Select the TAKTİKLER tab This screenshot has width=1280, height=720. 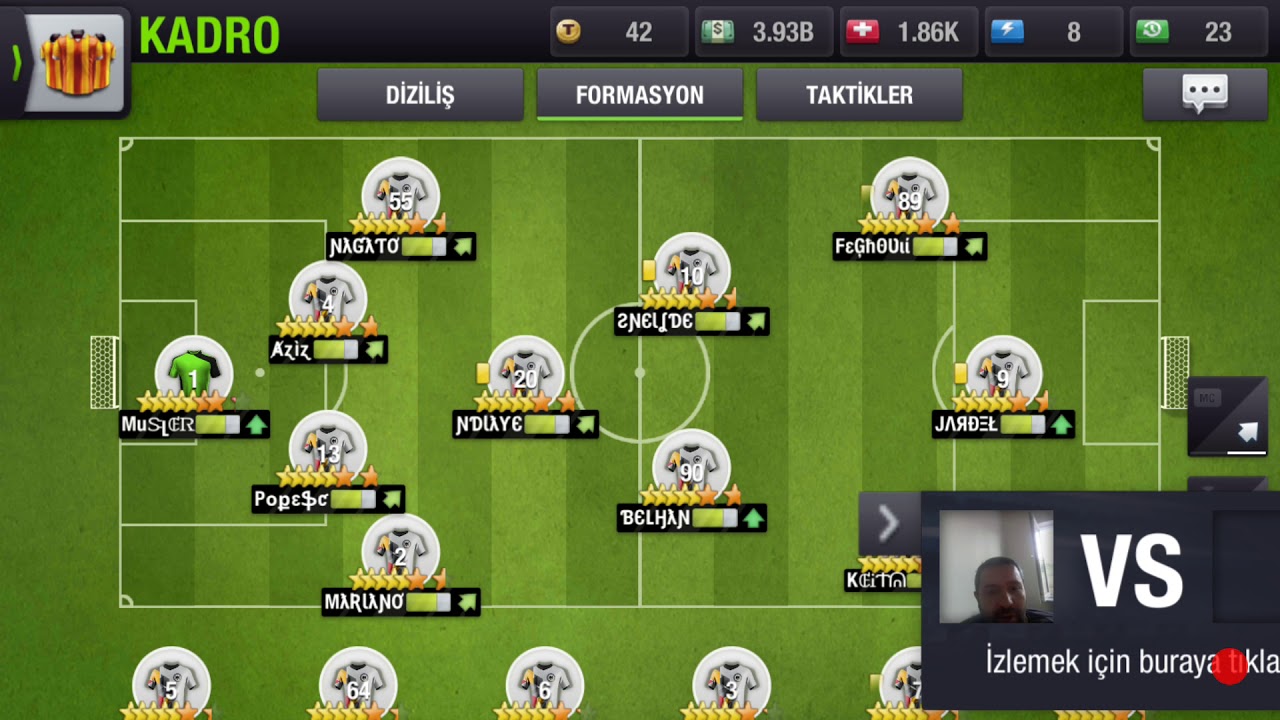[859, 95]
